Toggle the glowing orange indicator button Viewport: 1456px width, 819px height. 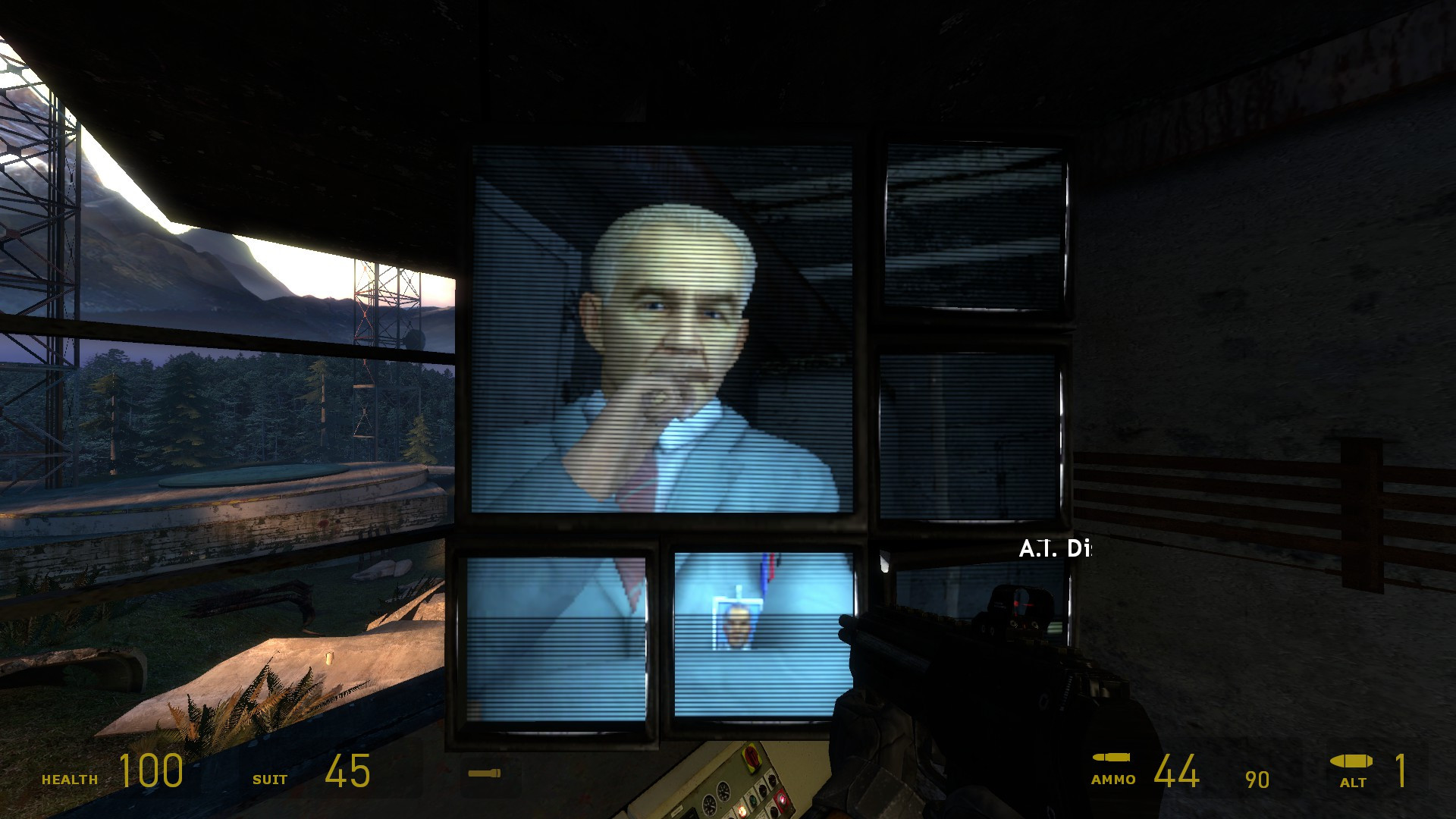(742, 811)
